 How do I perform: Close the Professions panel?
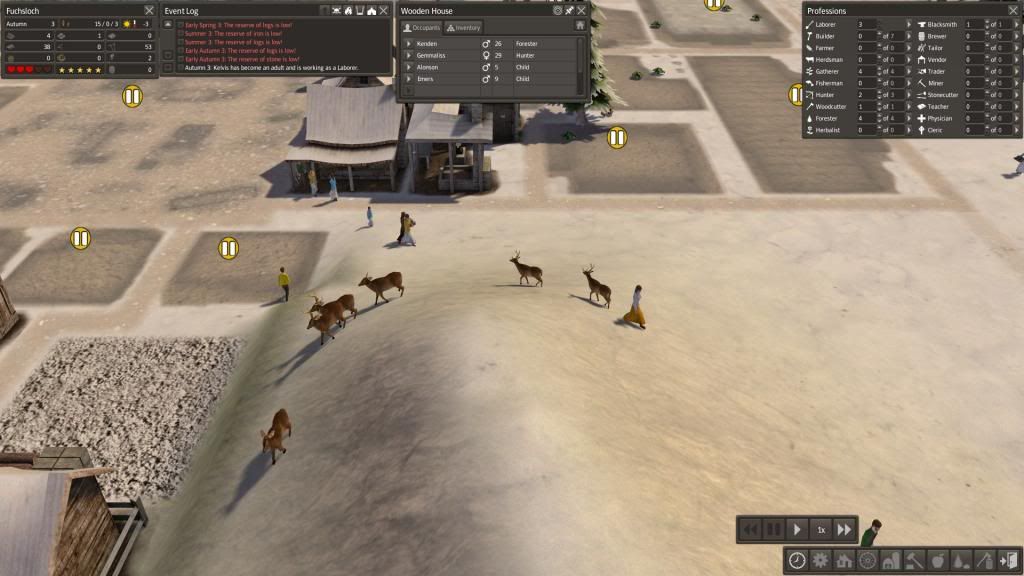coord(1012,10)
